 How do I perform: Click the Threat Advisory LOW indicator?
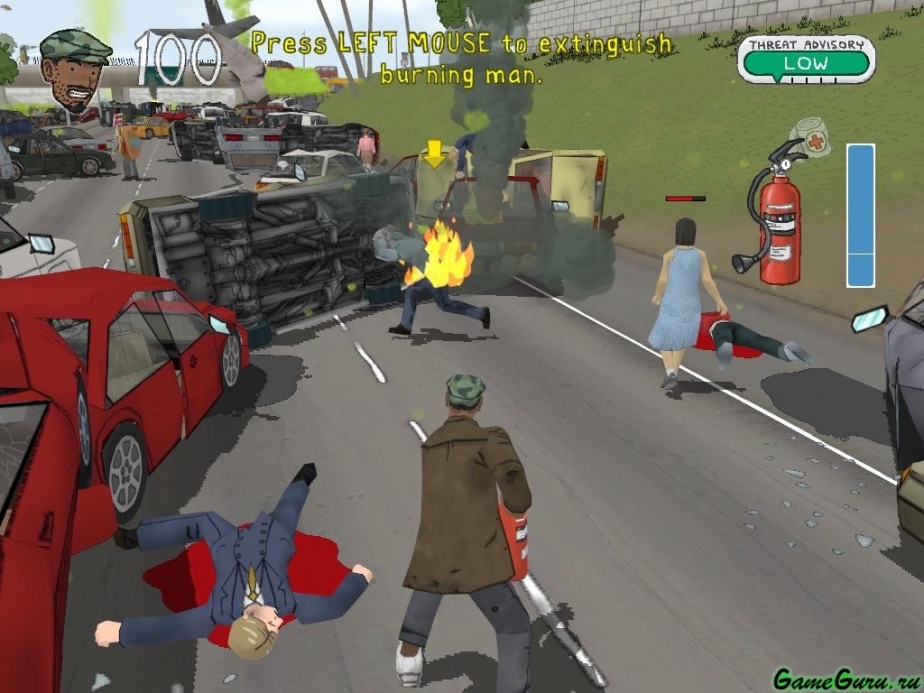click(806, 60)
